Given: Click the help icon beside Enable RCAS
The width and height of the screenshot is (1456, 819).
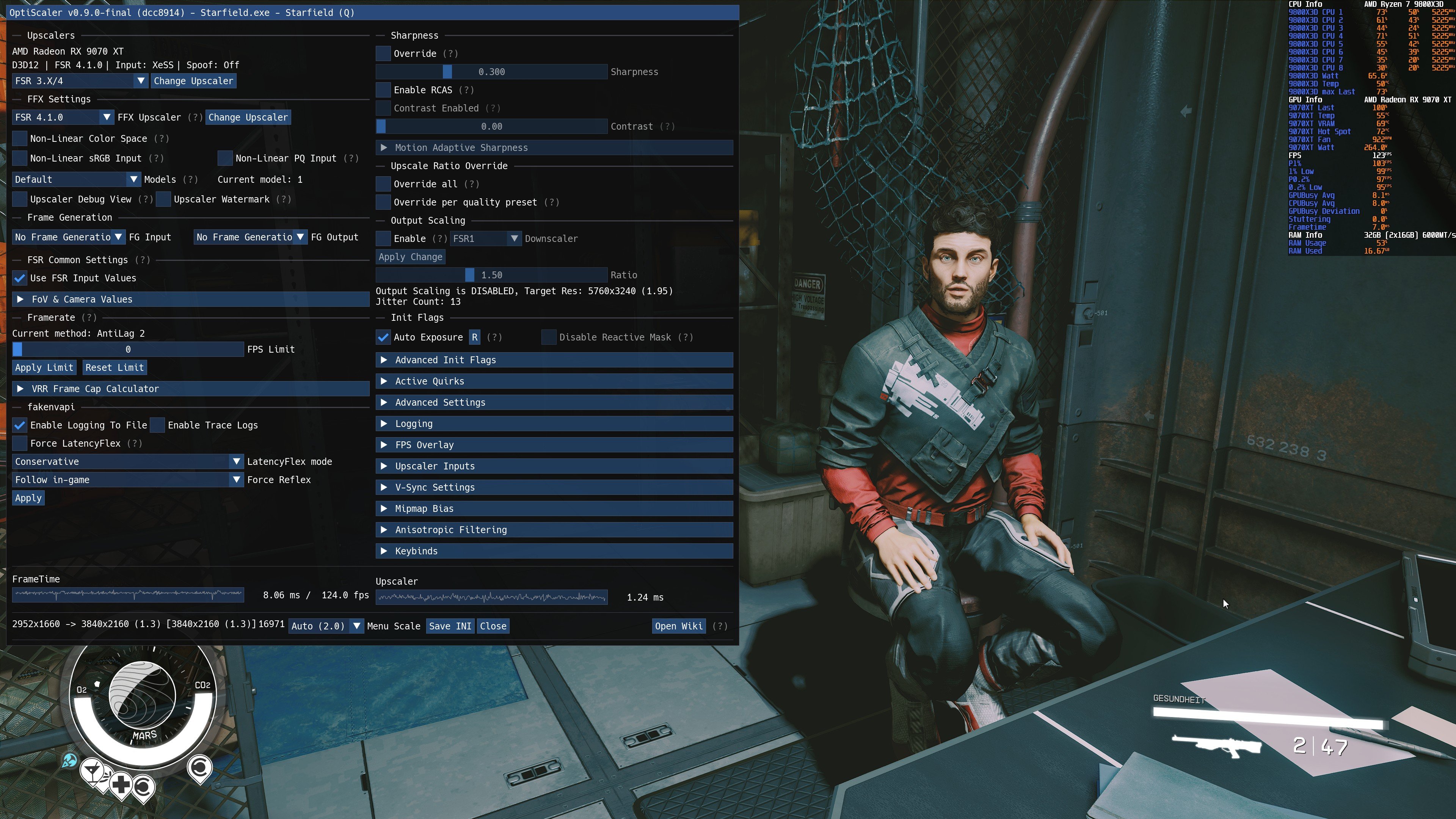Looking at the screenshot, I should coord(467,90).
